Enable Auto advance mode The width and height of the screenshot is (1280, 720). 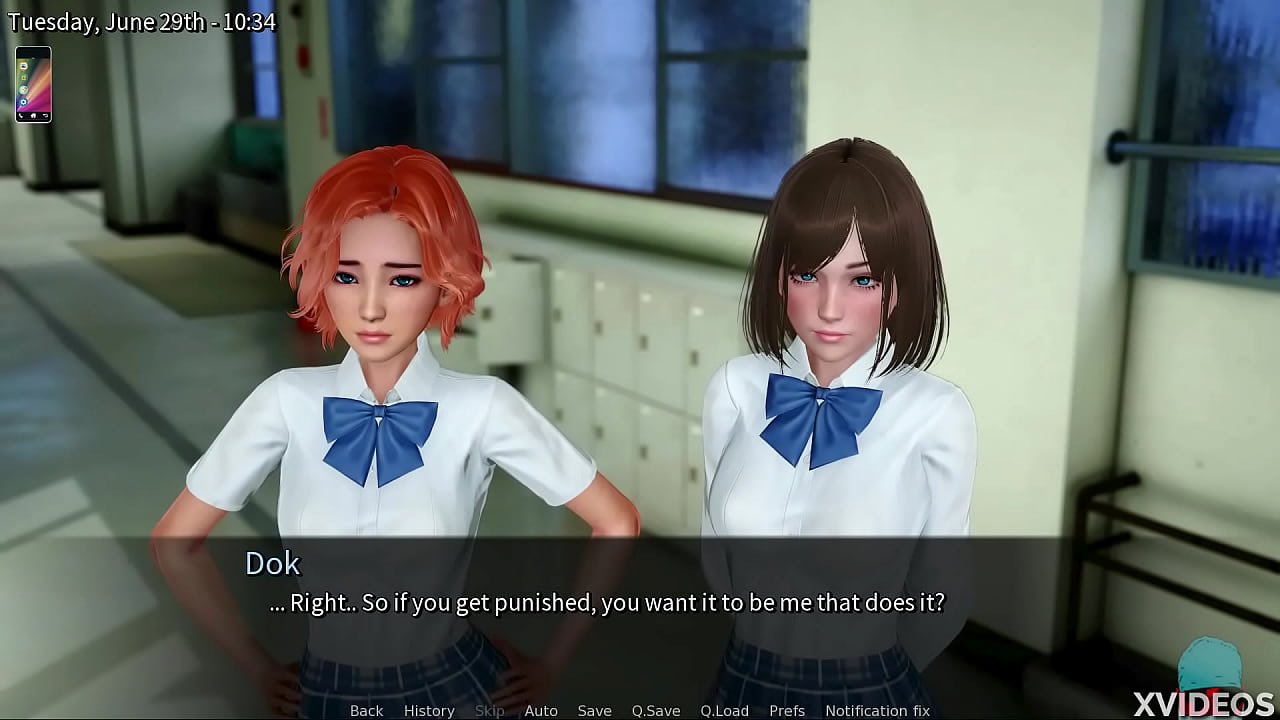pos(541,710)
